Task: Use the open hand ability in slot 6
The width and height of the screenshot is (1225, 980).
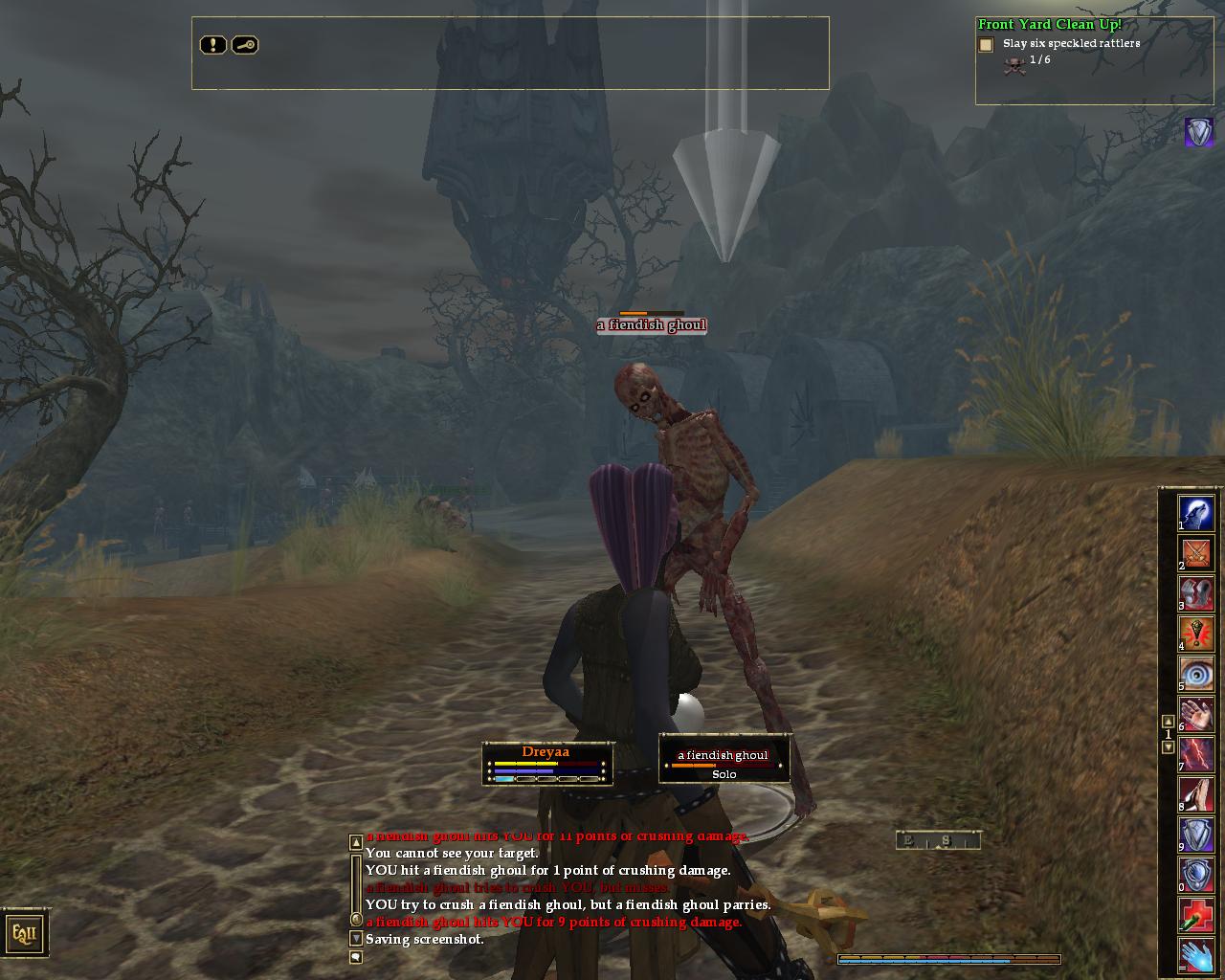Action: (x=1196, y=714)
